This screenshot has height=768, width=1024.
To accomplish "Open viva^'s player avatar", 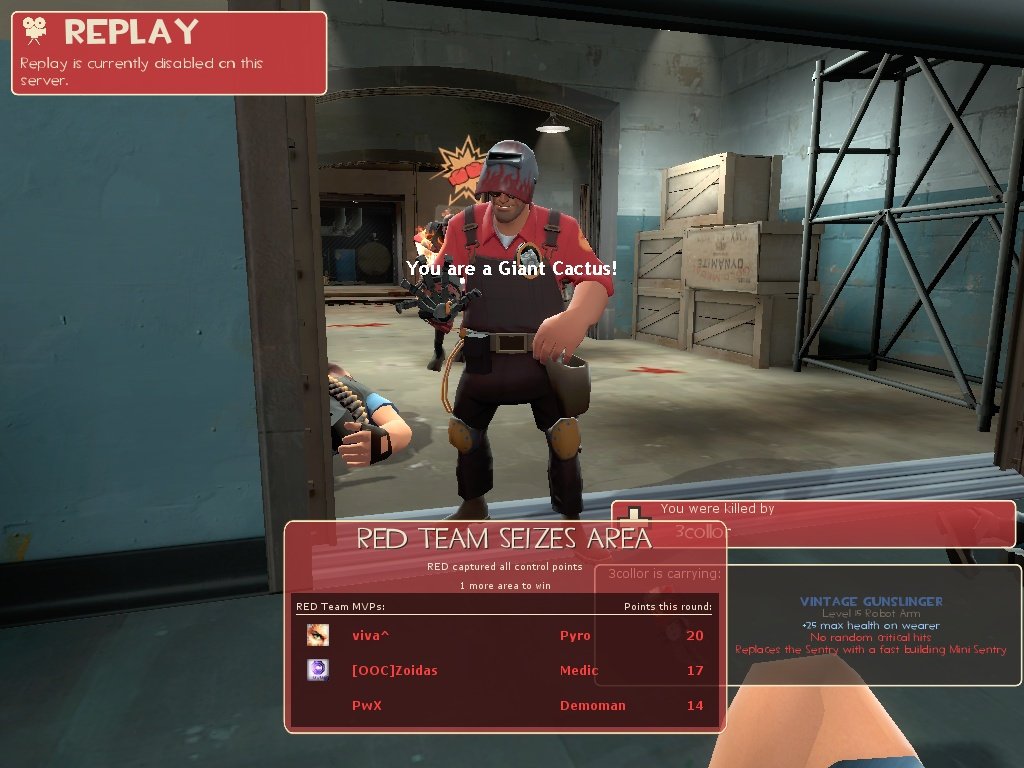I will (x=318, y=635).
